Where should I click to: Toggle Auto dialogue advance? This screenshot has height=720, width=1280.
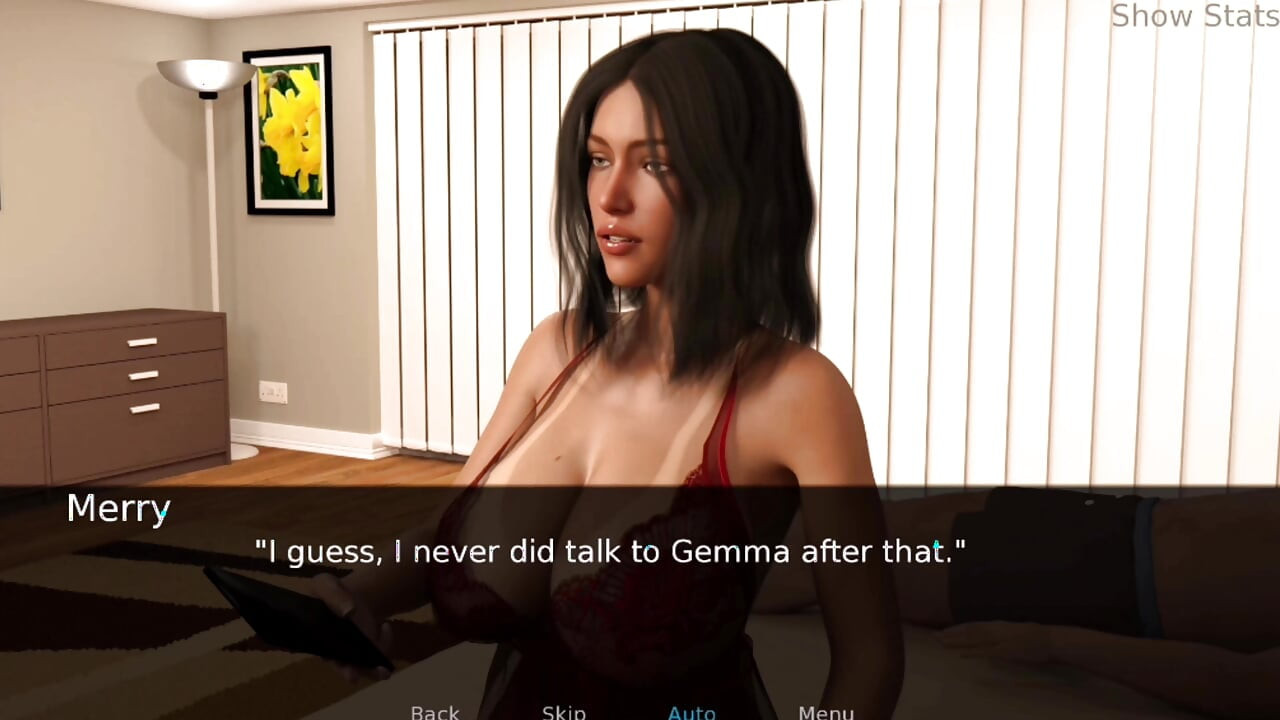click(691, 711)
